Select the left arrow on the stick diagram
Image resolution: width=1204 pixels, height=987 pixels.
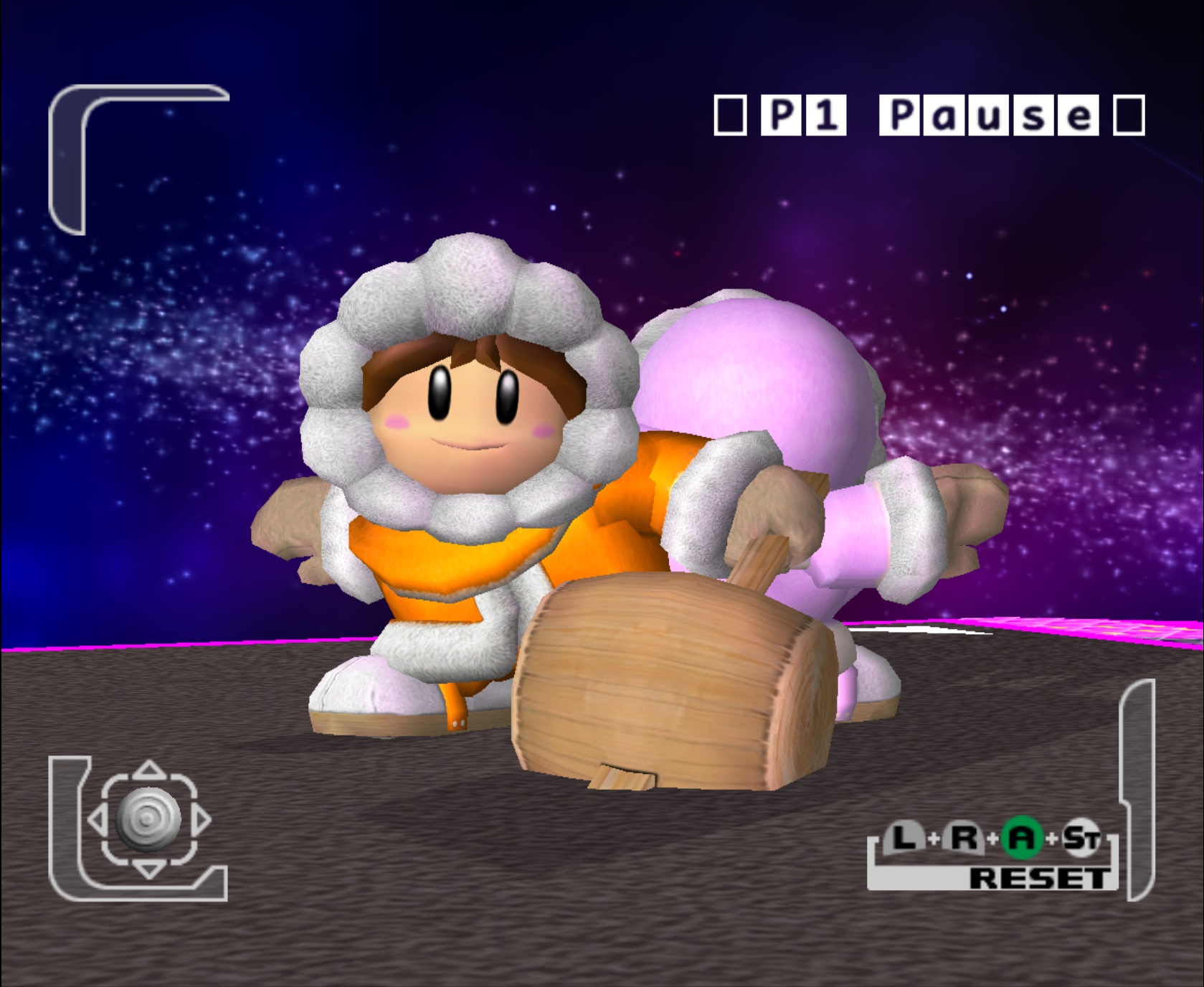pyautogui.click(x=98, y=819)
